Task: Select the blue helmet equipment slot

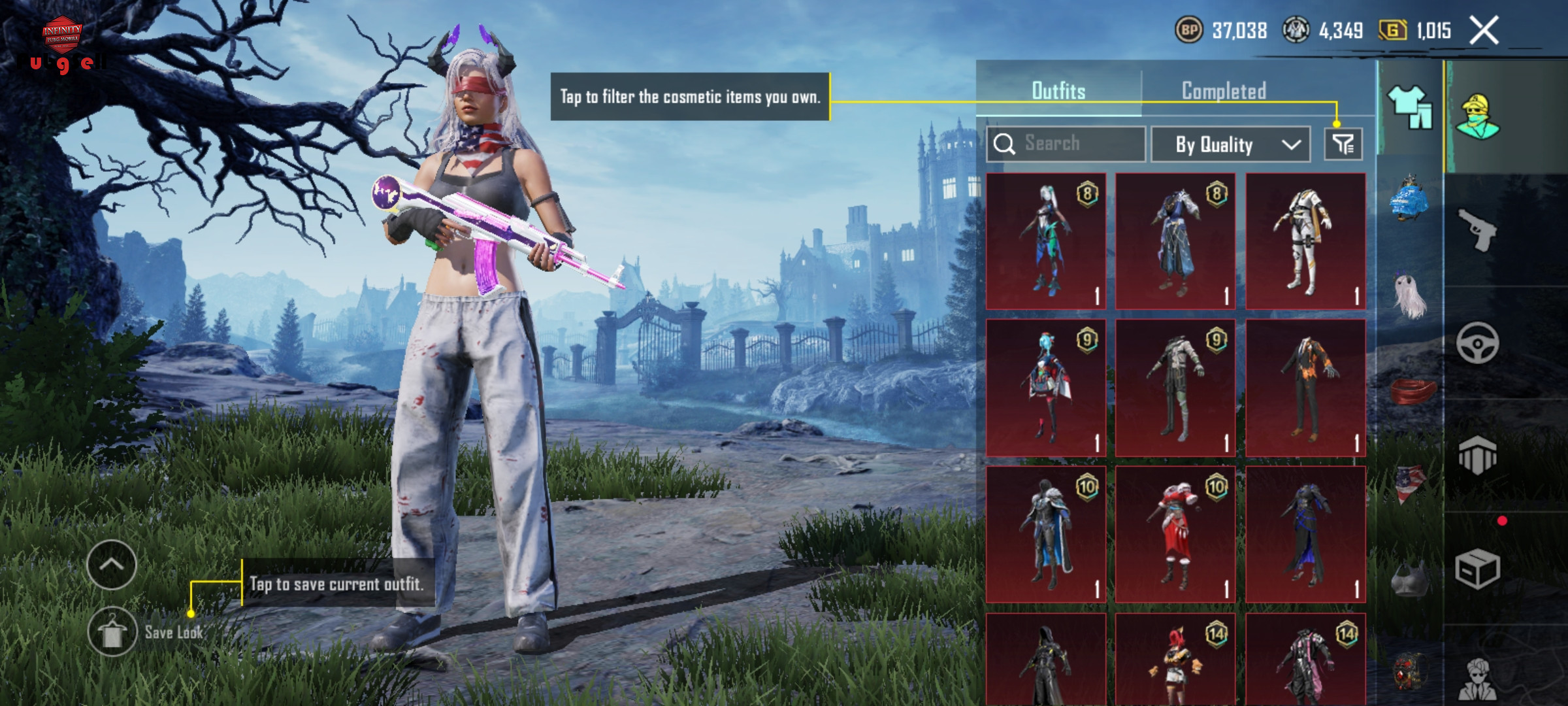Action: [1409, 199]
